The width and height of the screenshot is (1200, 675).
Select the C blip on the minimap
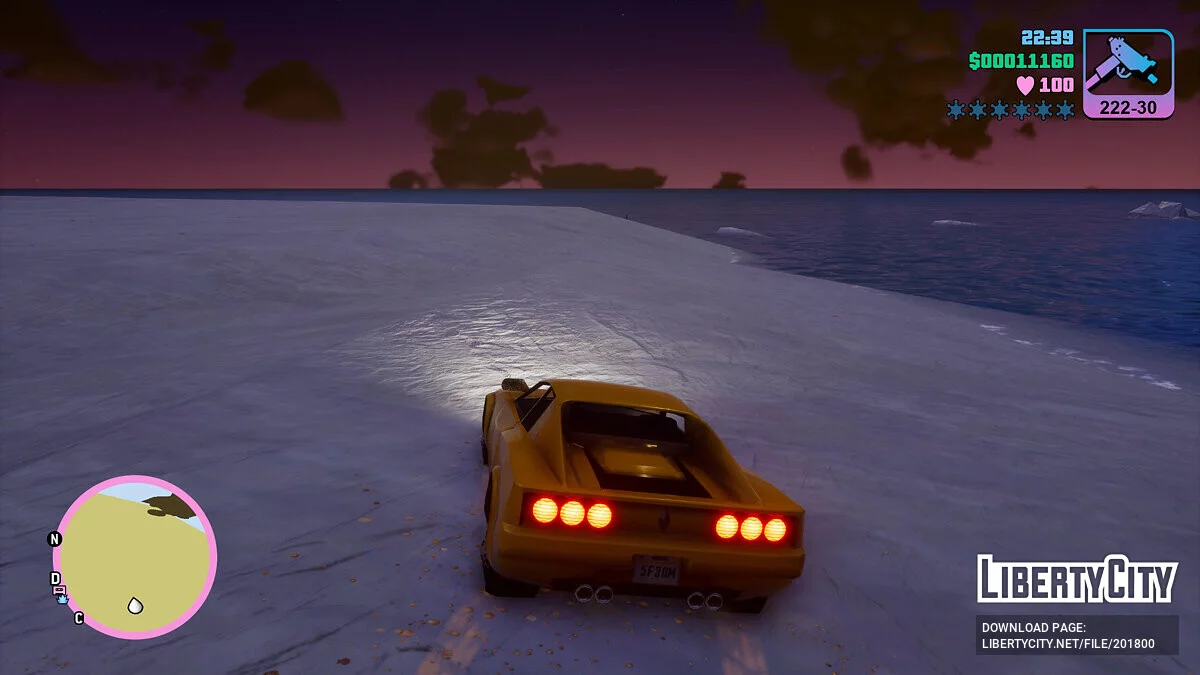click(79, 618)
